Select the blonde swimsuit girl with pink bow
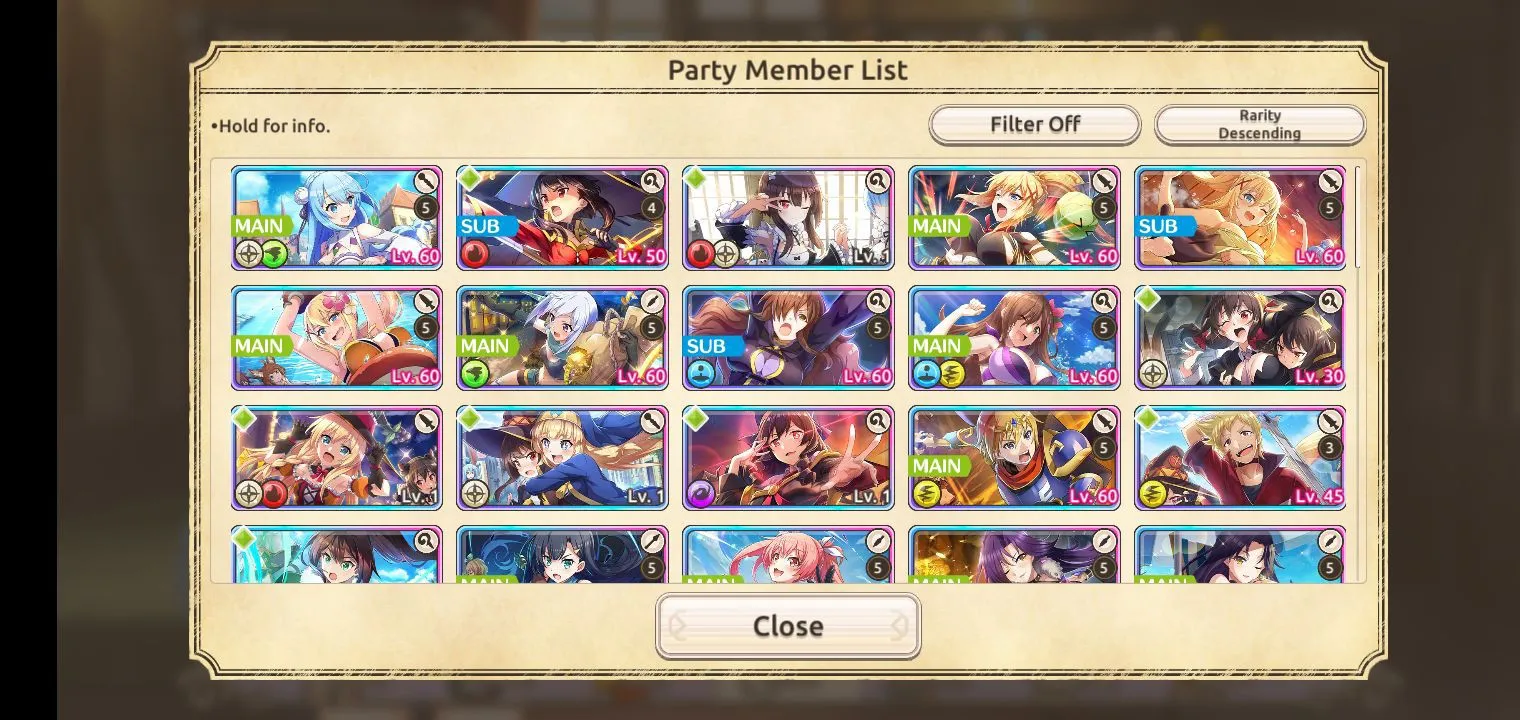1520x720 pixels. (x=337, y=338)
